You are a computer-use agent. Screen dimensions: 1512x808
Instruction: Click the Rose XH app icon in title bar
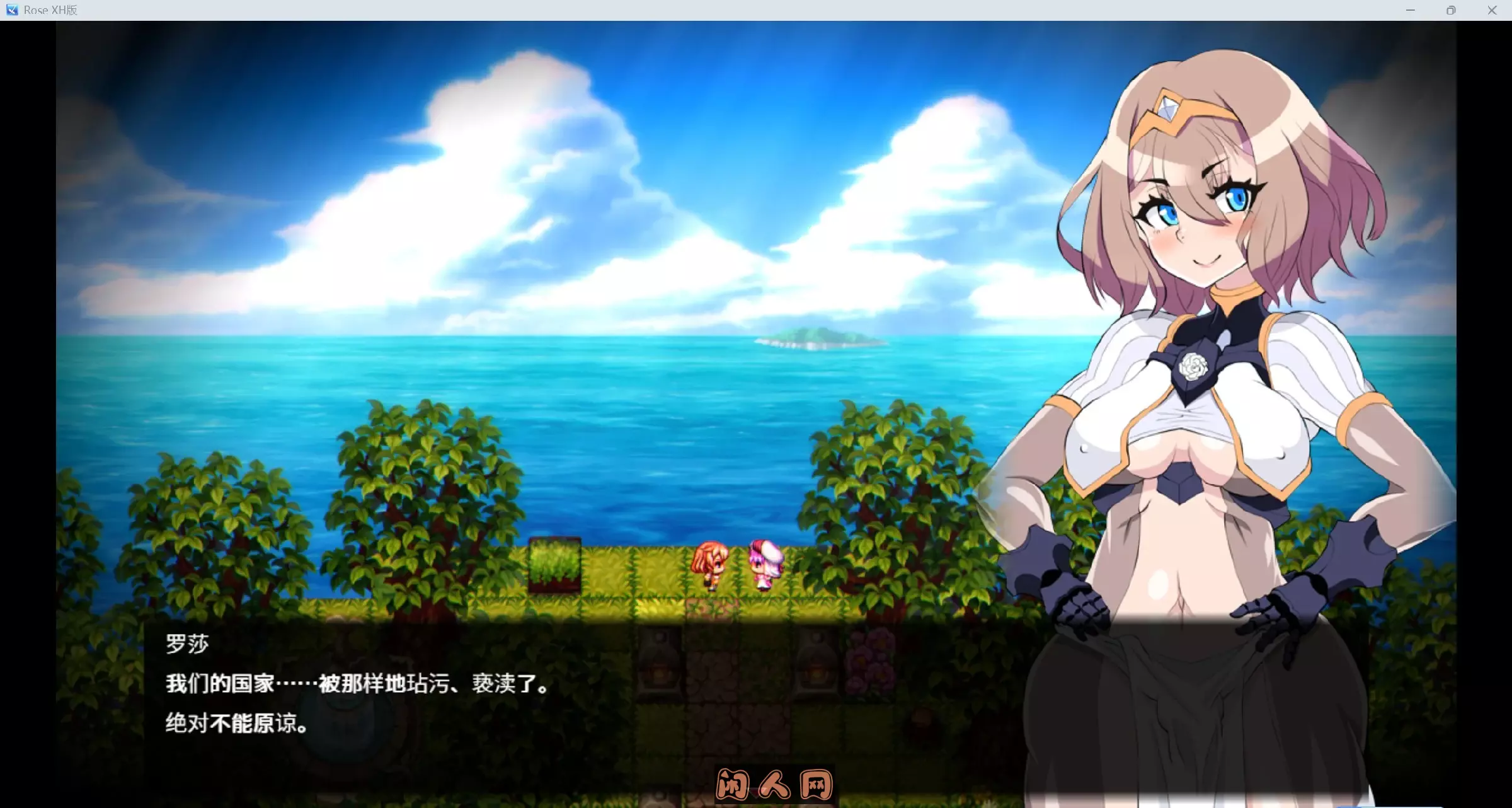click(11, 9)
